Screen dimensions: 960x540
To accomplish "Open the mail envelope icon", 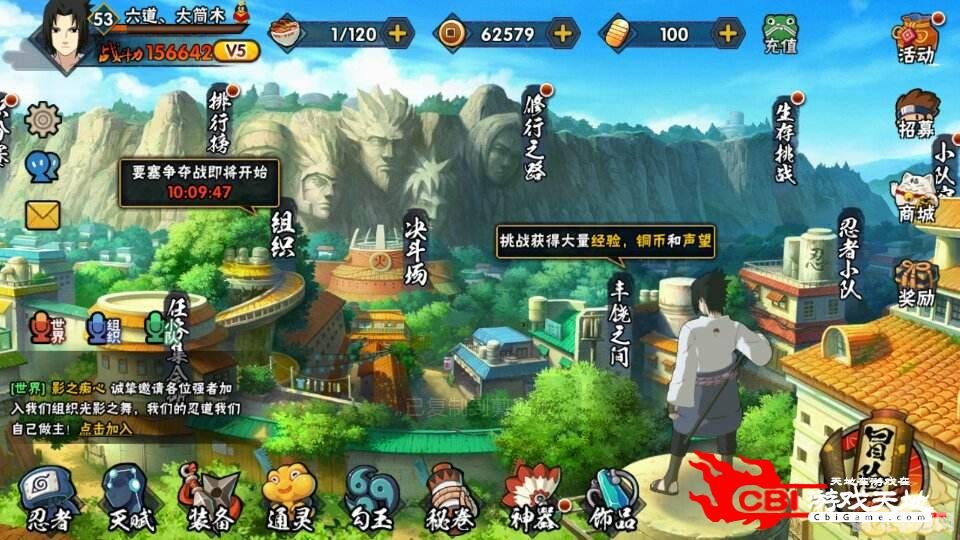I will pyautogui.click(x=43, y=214).
